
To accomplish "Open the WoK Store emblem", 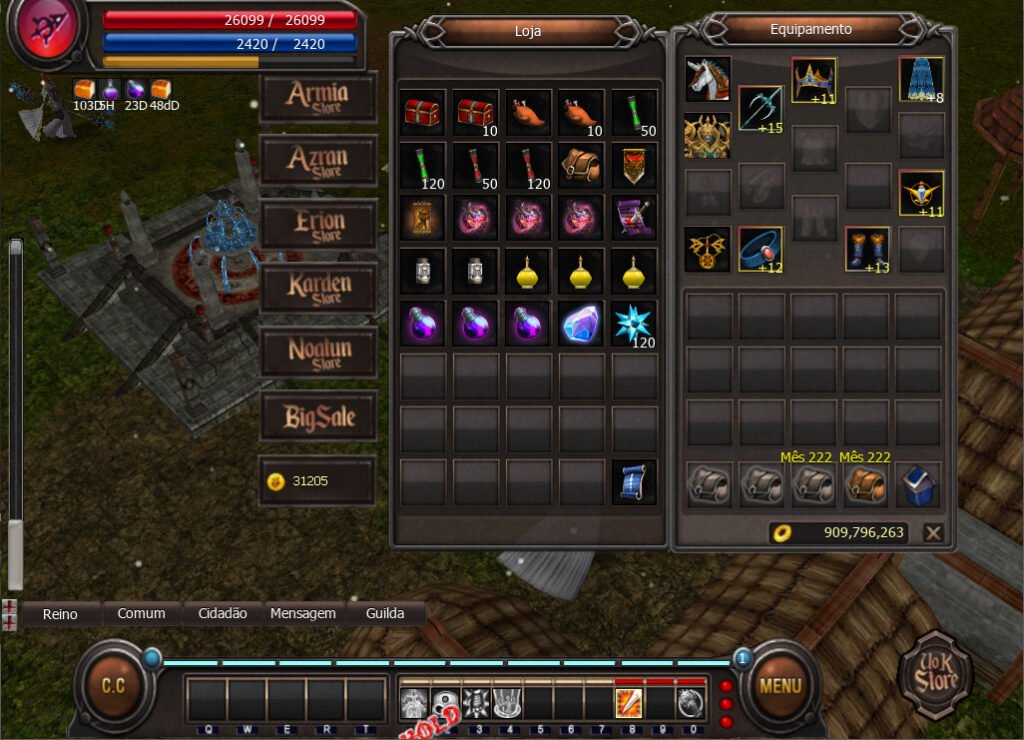I will pos(934,675).
